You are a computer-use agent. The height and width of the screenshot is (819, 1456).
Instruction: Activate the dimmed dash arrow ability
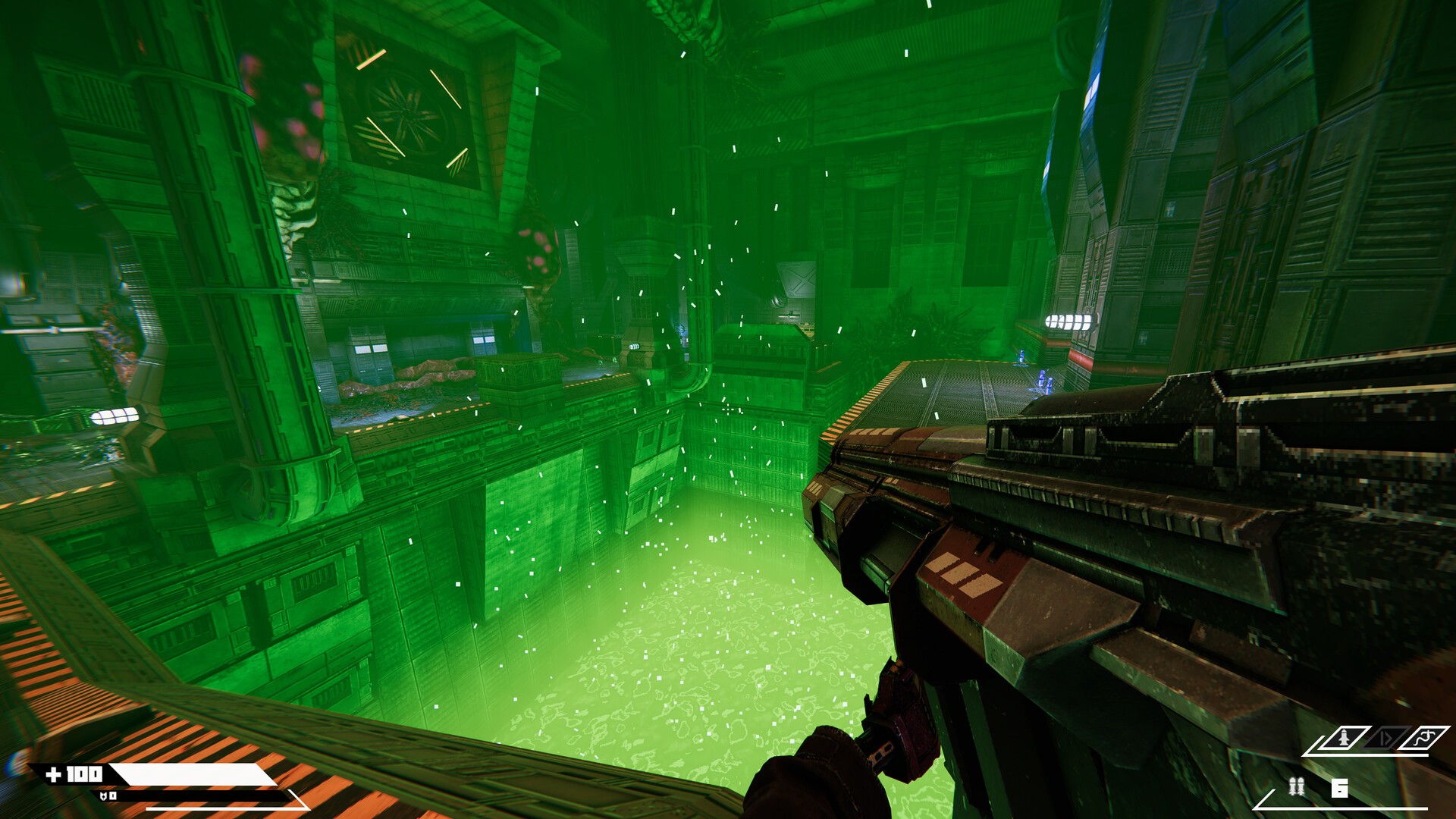click(1385, 737)
